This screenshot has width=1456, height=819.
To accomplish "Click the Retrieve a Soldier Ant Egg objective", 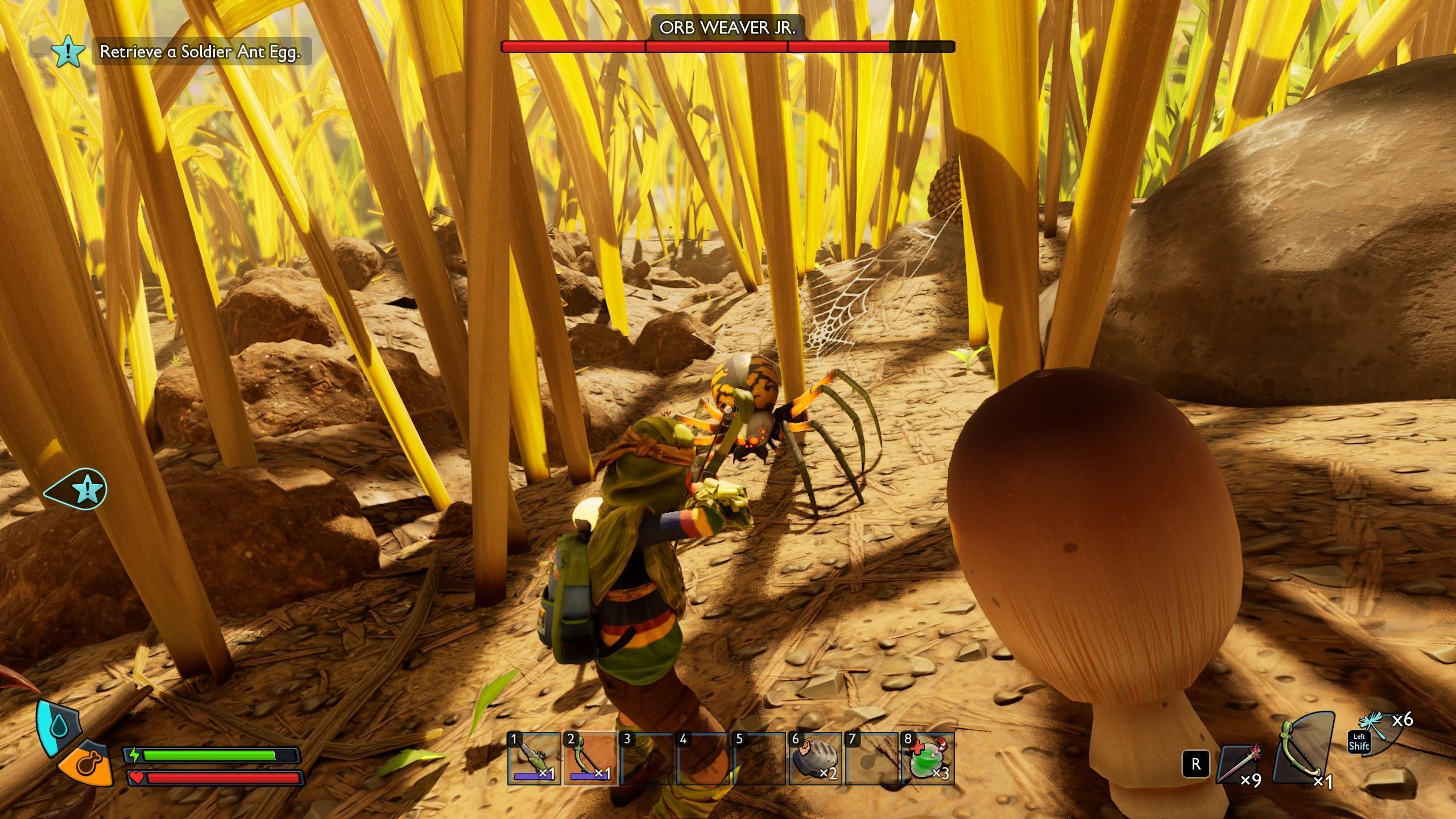I will tap(200, 52).
